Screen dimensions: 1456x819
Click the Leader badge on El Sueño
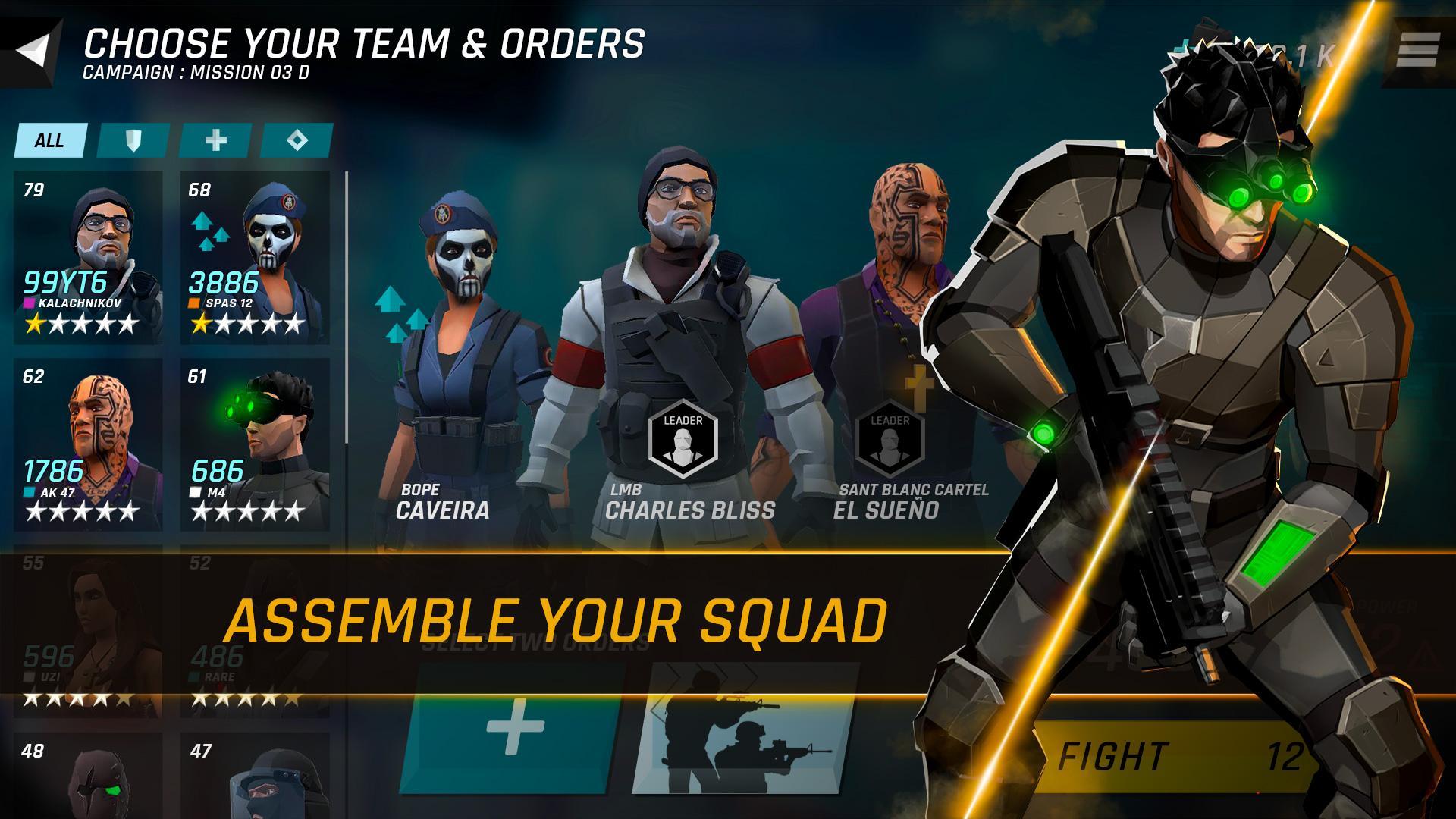(892, 432)
